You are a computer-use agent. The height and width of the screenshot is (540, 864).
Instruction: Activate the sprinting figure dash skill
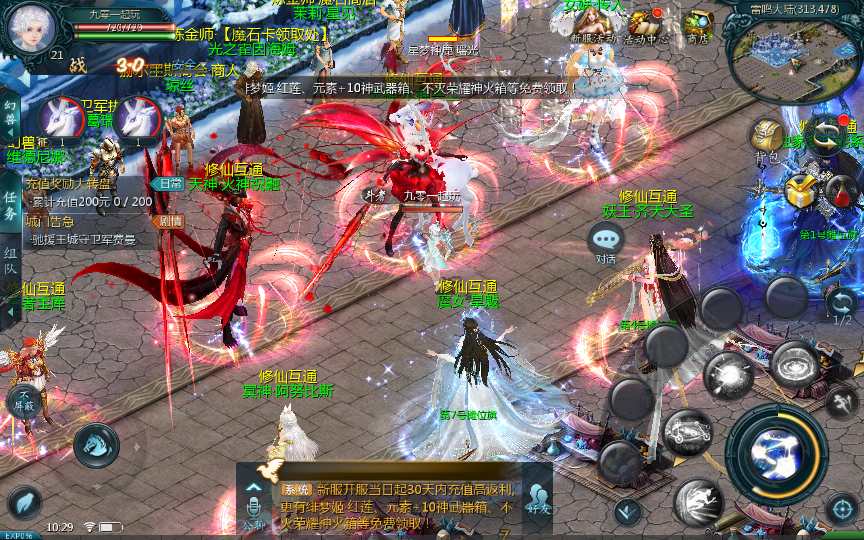click(698, 501)
